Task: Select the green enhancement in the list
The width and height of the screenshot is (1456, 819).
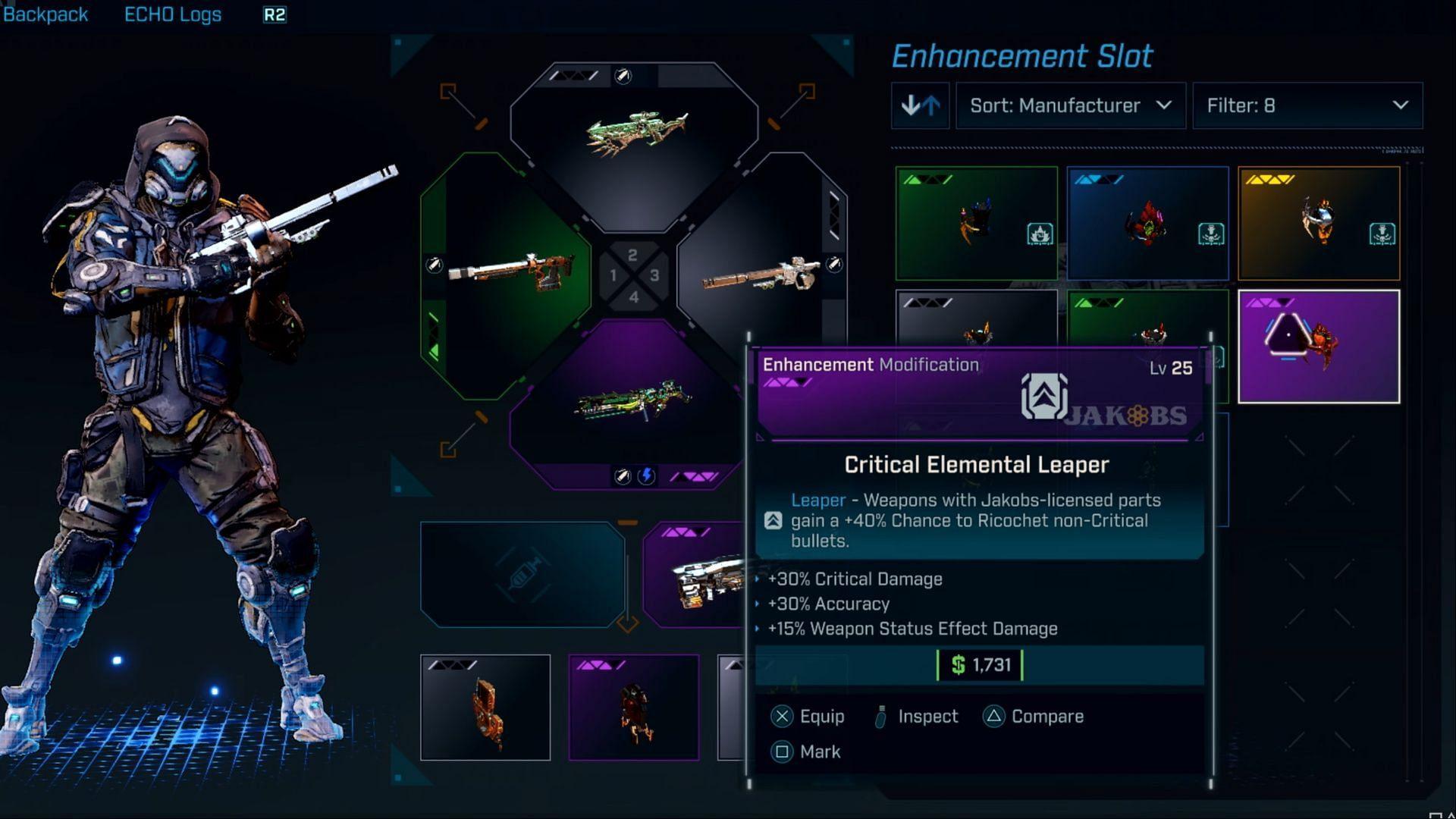Action: point(976,223)
